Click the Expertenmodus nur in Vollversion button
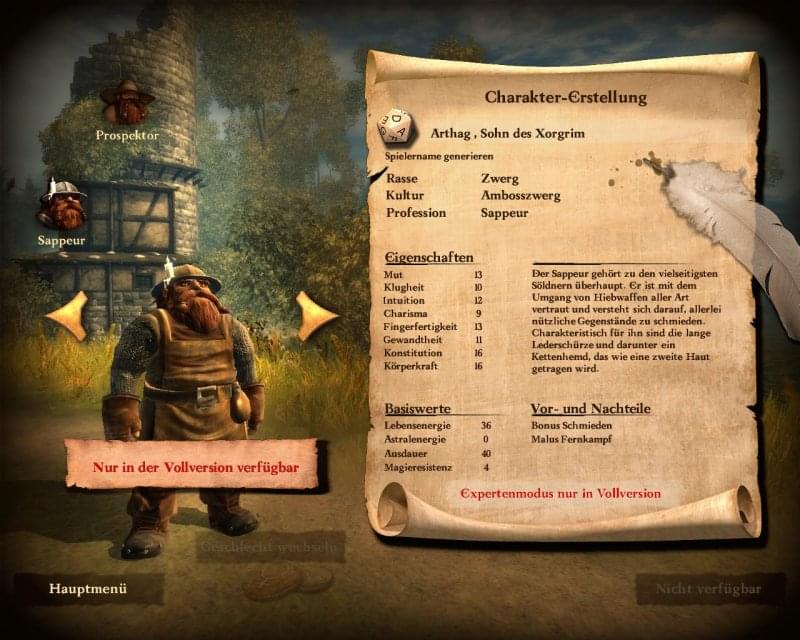 [560, 494]
